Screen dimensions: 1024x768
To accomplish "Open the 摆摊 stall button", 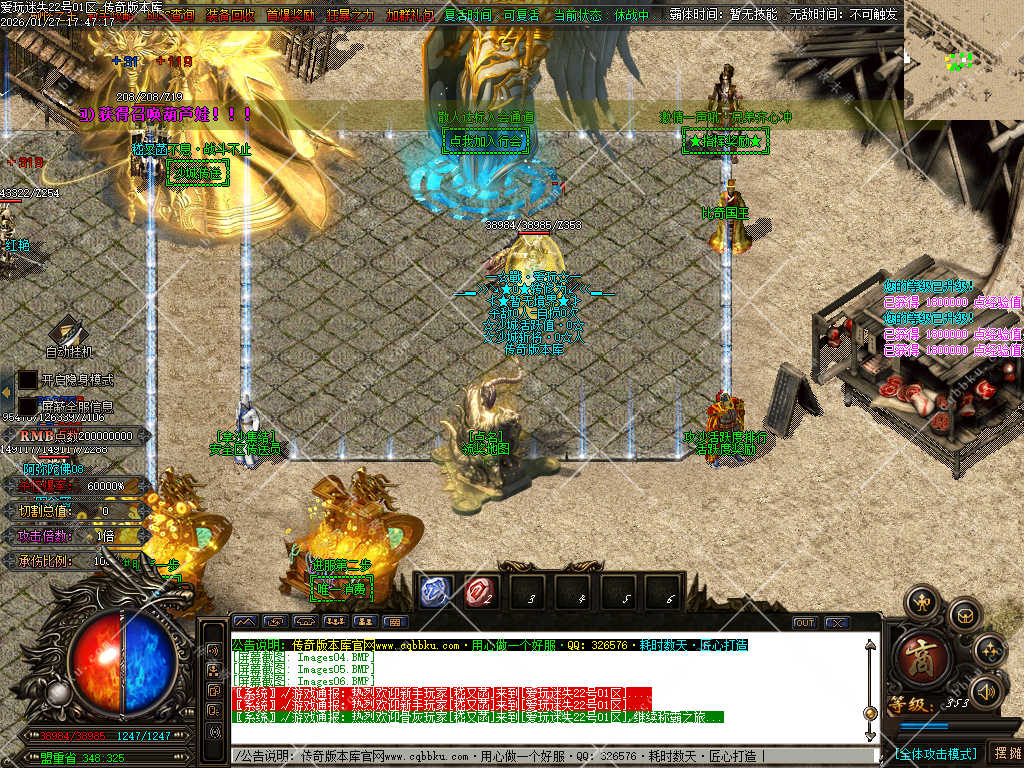I will point(1005,753).
